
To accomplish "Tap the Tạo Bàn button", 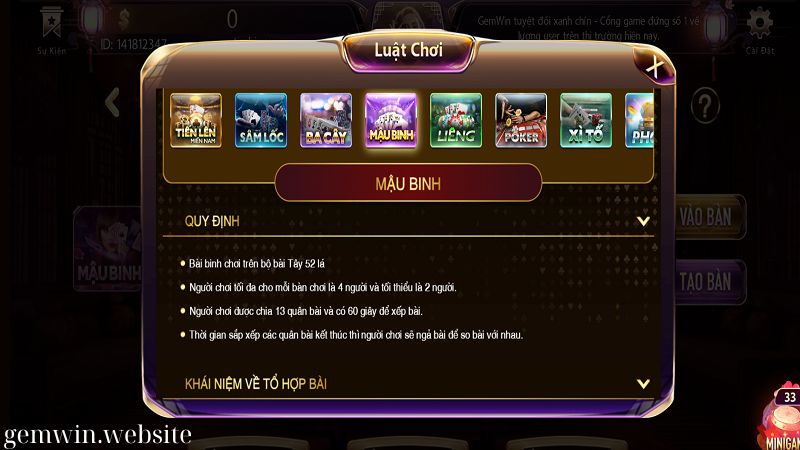I will [x=707, y=281].
